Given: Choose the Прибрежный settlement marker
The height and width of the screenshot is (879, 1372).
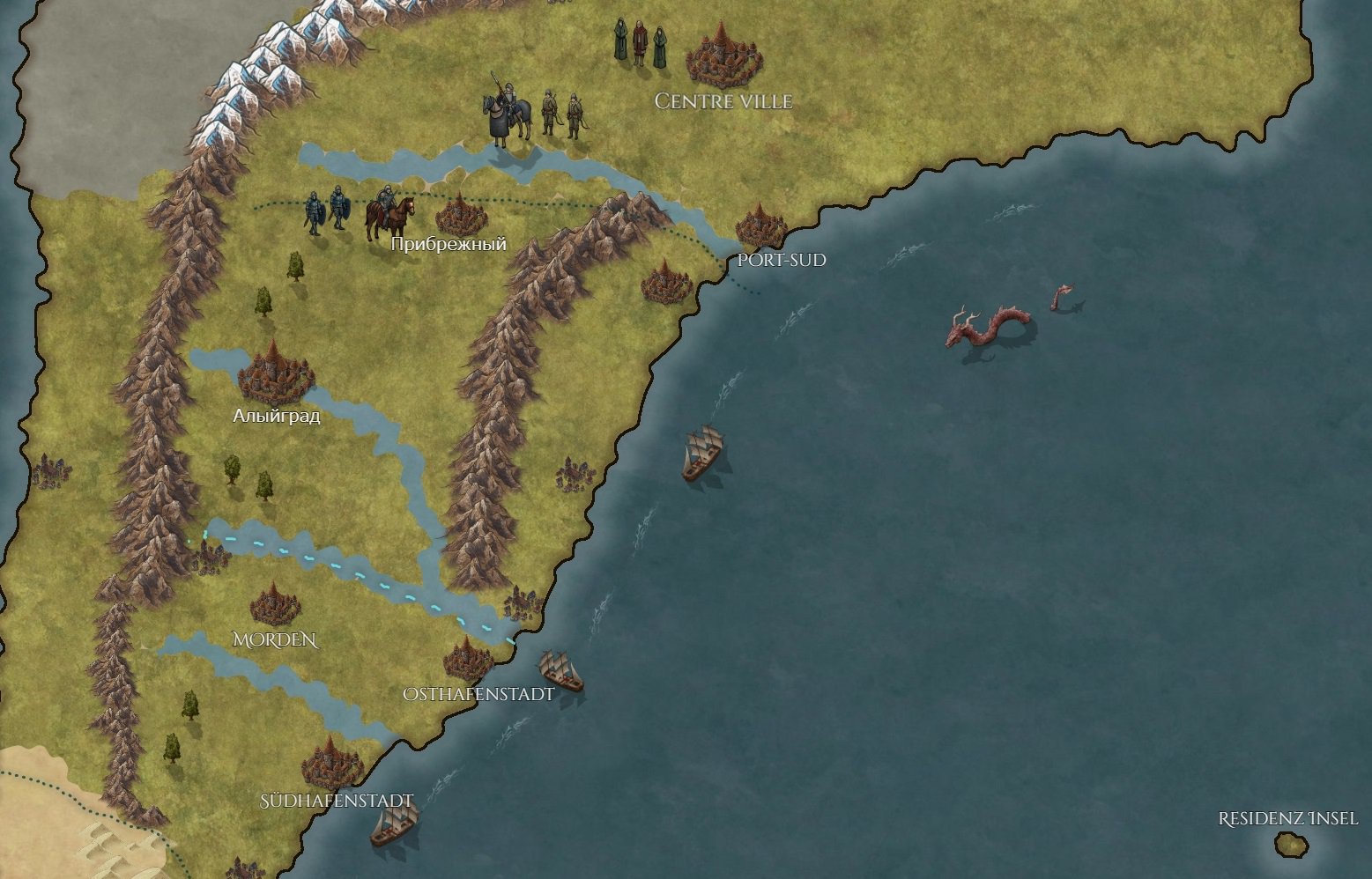Looking at the screenshot, I should pyautogui.click(x=461, y=216).
